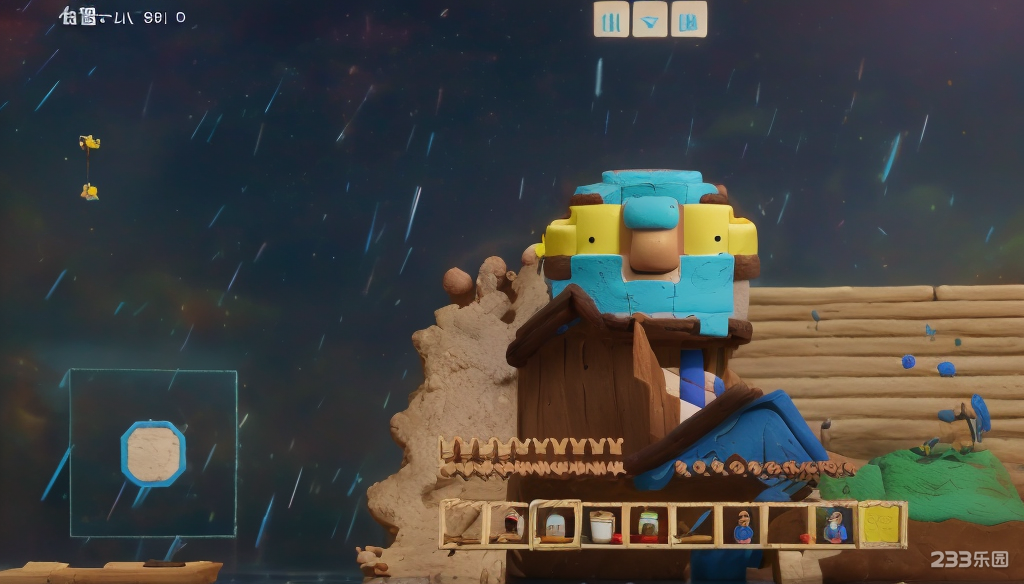Choose the red-capped item hotbar slot
Image resolution: width=1024 pixels, height=584 pixels.
[511, 525]
